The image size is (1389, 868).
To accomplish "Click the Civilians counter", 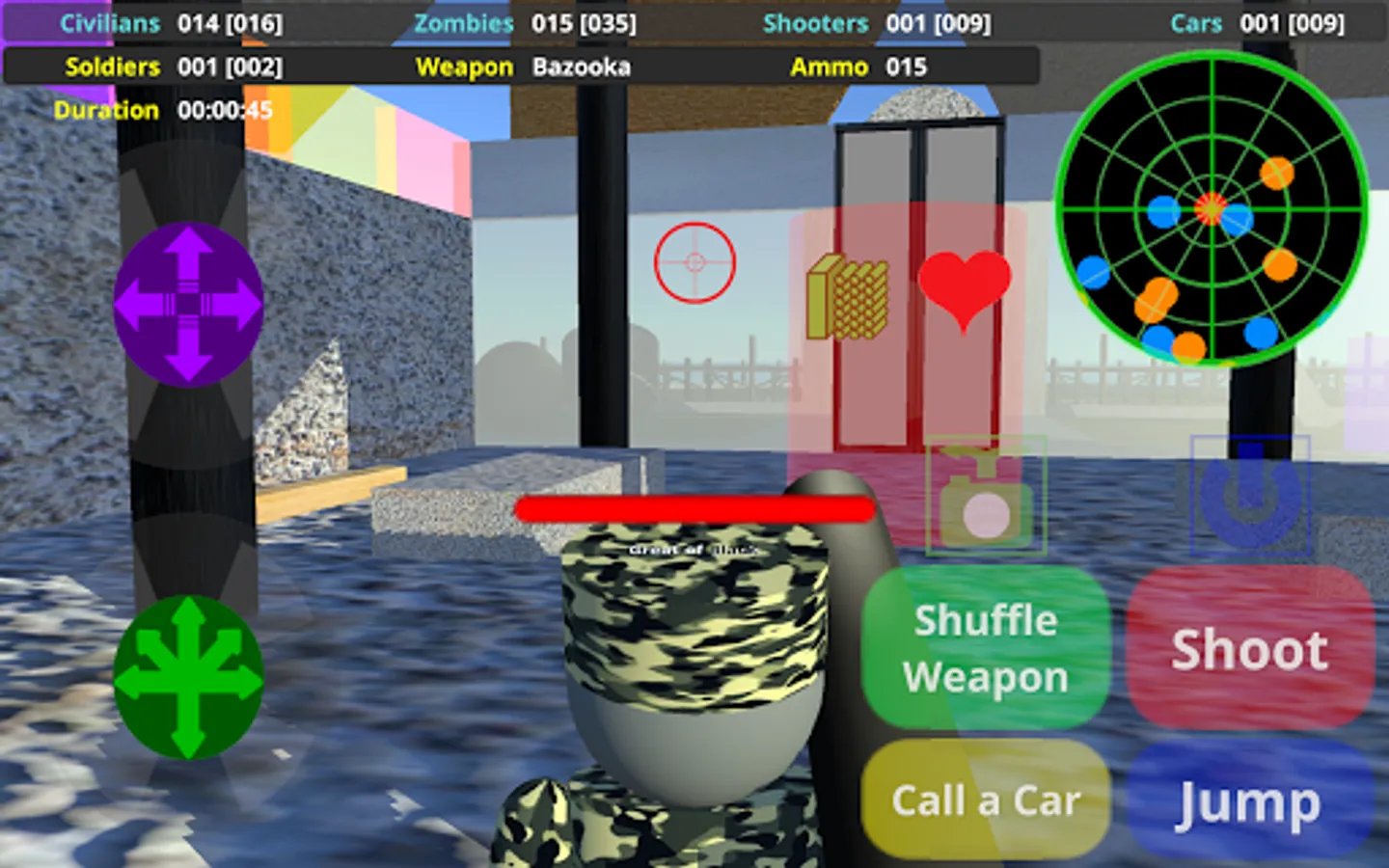I will point(171,24).
